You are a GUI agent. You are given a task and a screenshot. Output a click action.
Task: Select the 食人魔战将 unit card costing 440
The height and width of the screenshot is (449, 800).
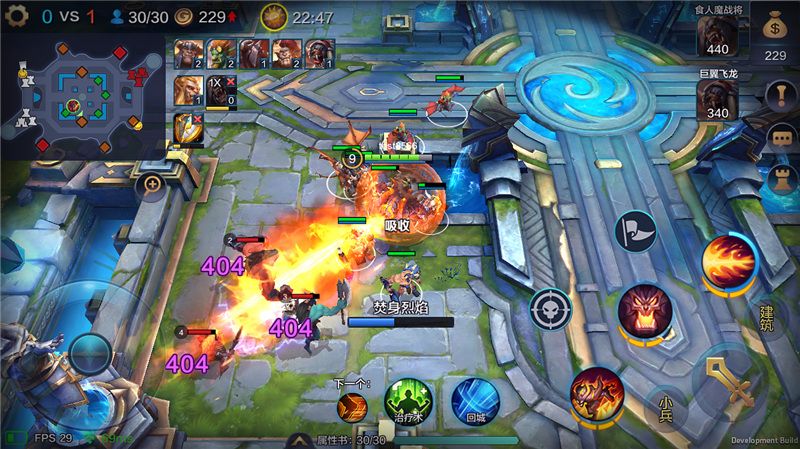(x=718, y=35)
